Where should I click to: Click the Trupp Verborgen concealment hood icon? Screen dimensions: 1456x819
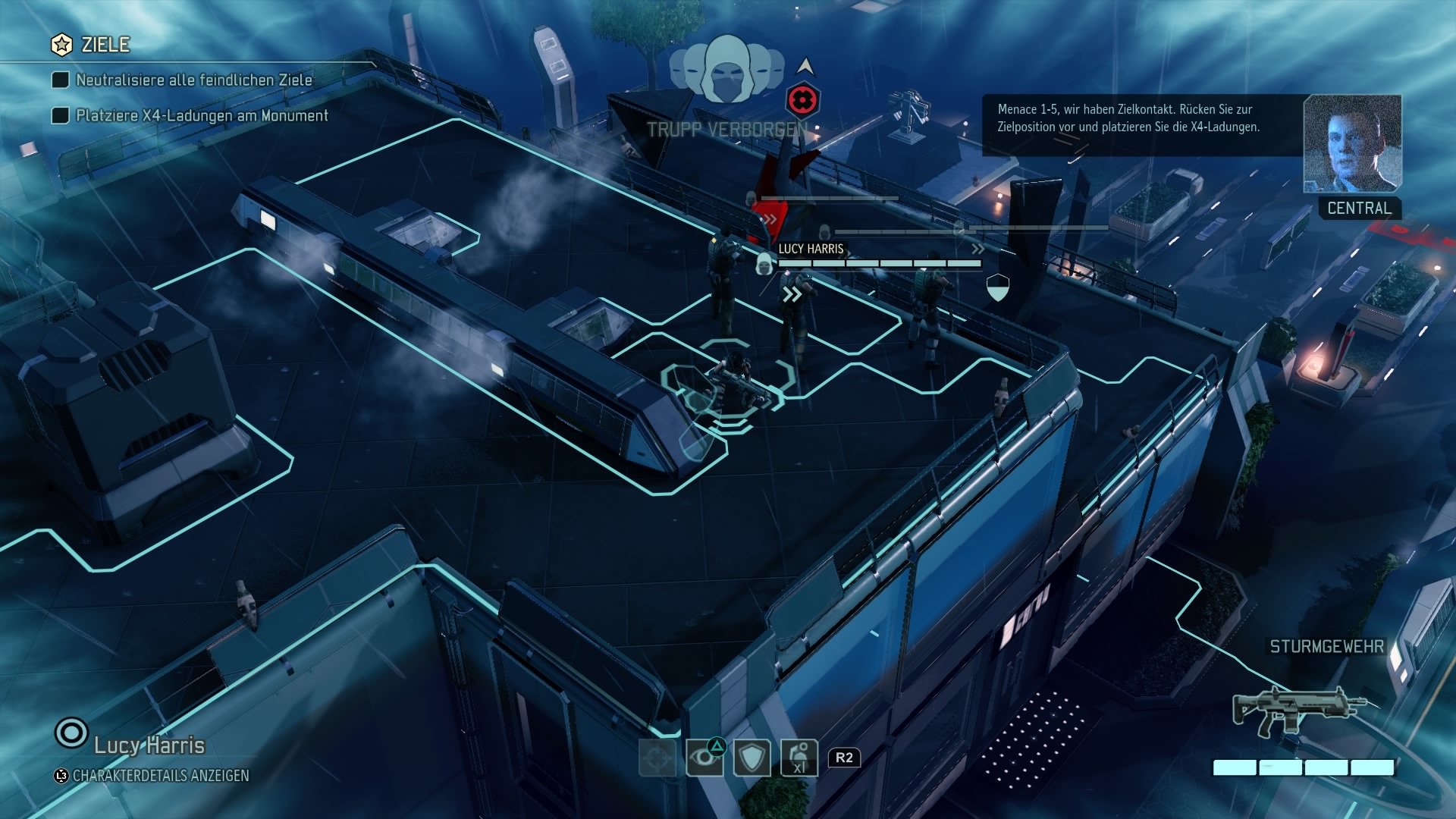point(728,70)
